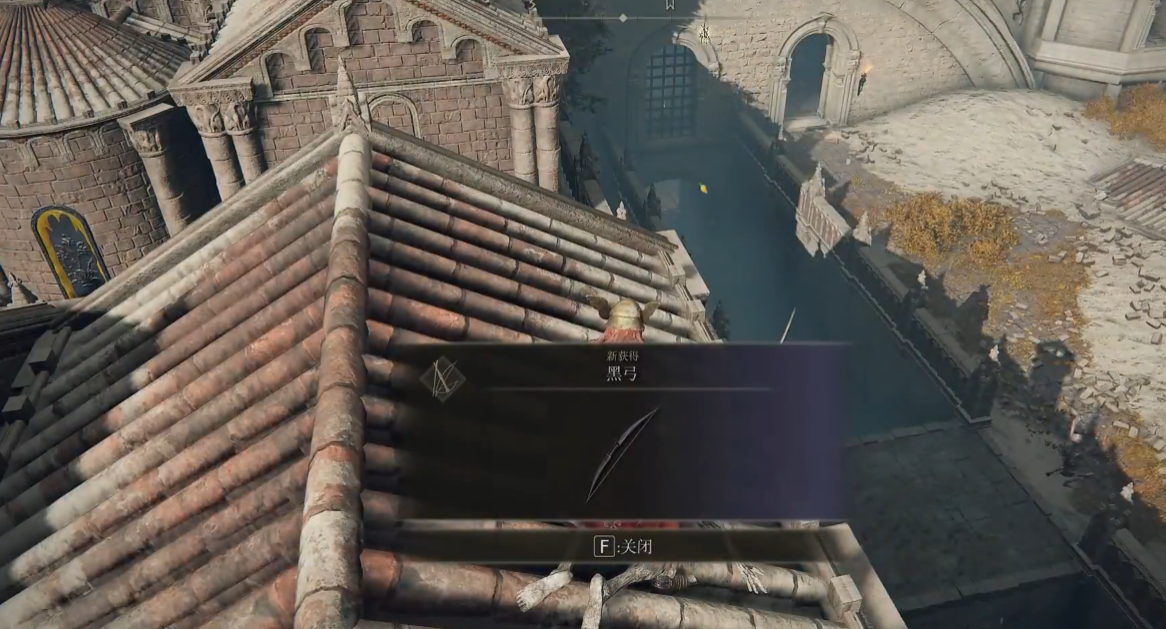Select the 黑弓 bow icon in the popup

(x=621, y=453)
